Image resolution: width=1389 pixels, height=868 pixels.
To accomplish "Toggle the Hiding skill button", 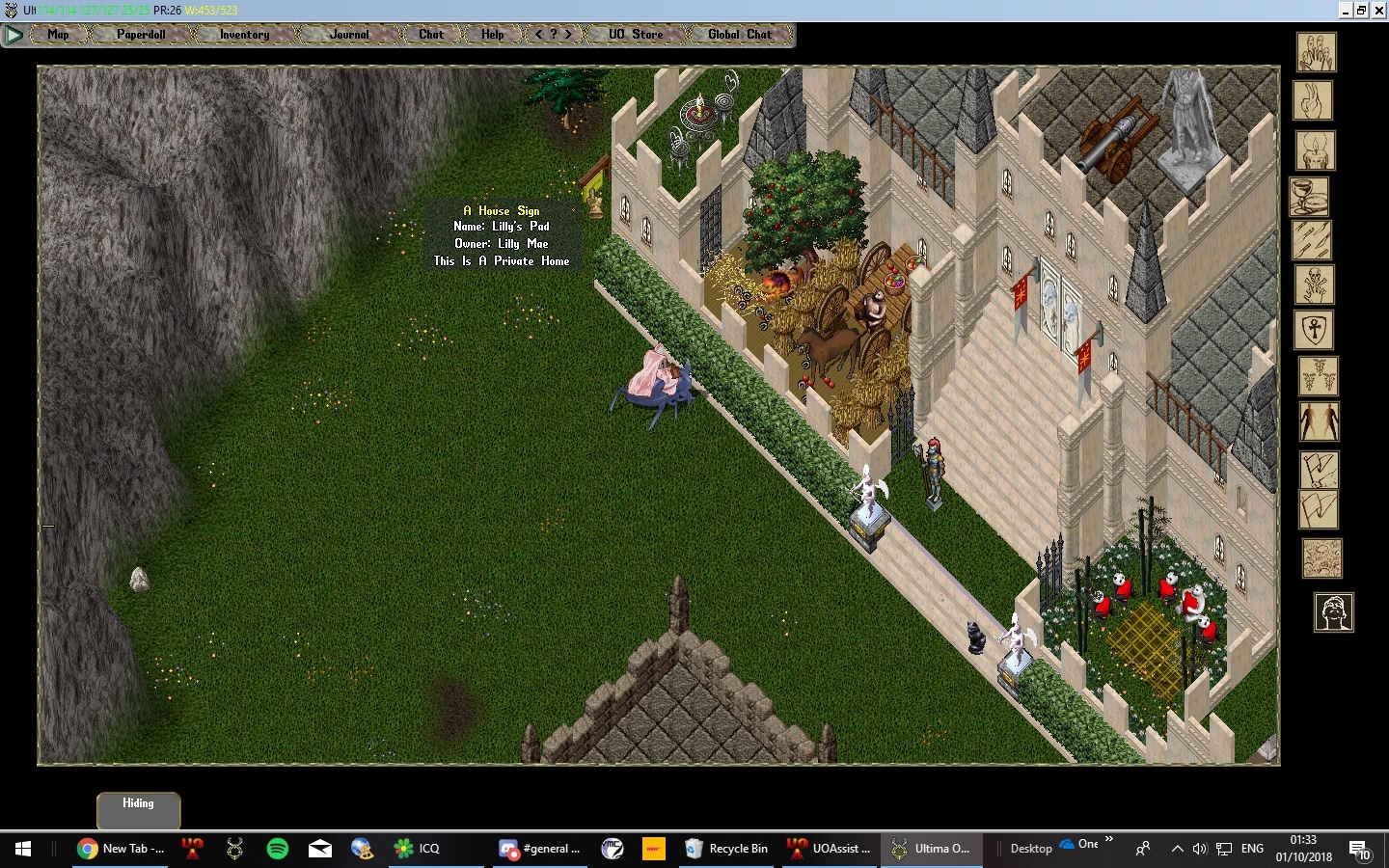I will click(x=138, y=803).
